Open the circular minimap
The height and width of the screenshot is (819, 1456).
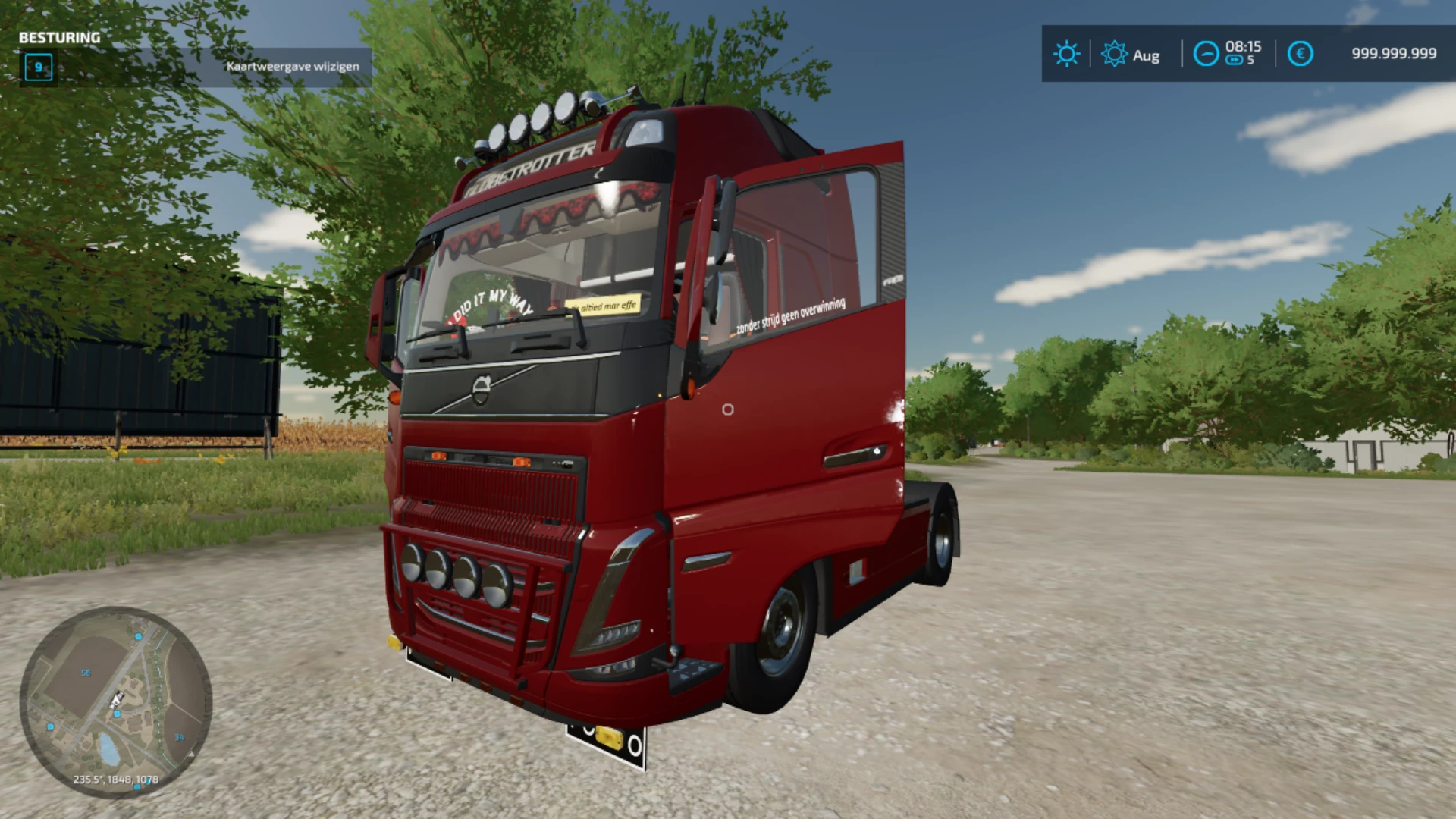[115, 702]
